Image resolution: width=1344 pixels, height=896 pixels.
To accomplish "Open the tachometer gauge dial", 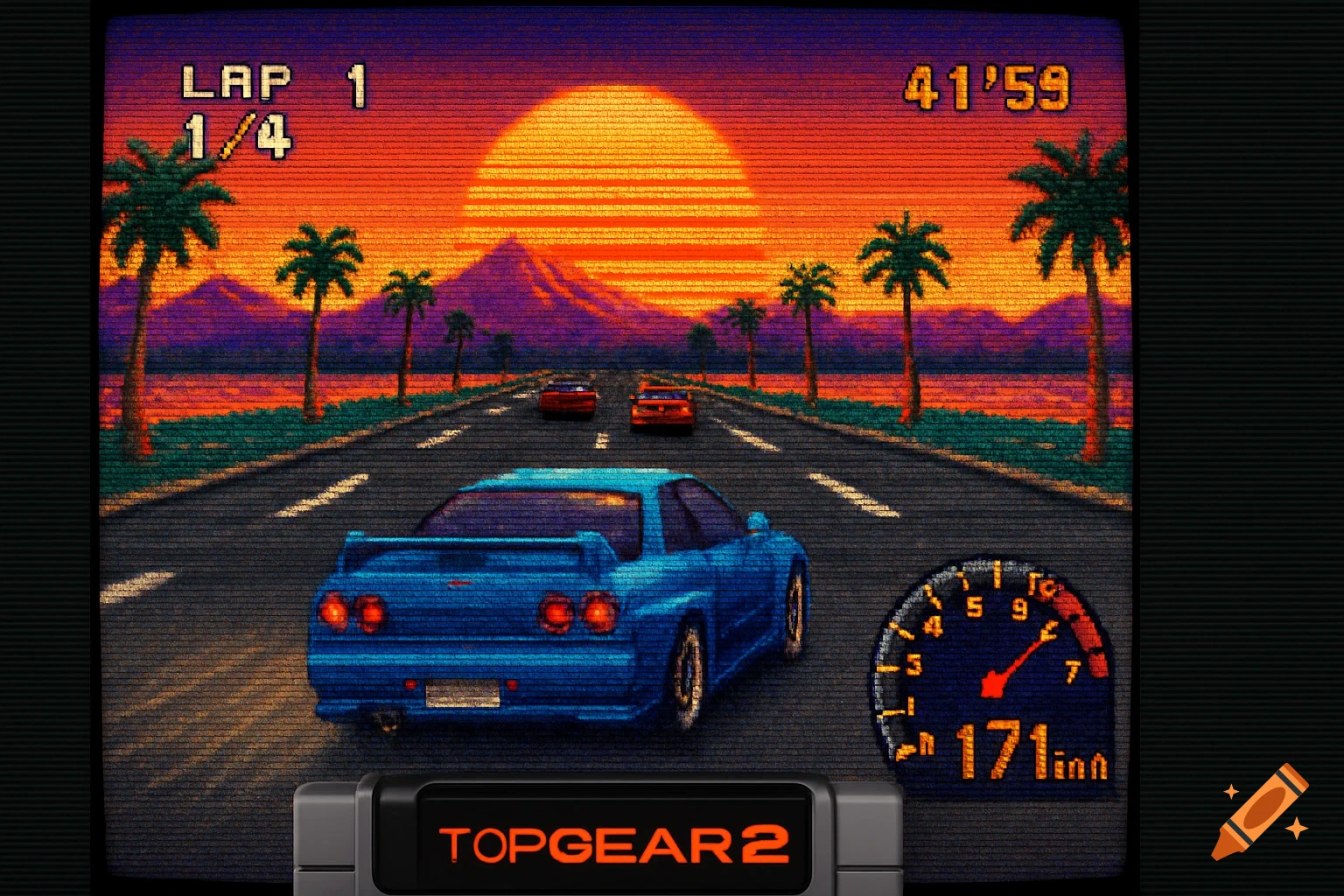I will pyautogui.click(x=993, y=665).
